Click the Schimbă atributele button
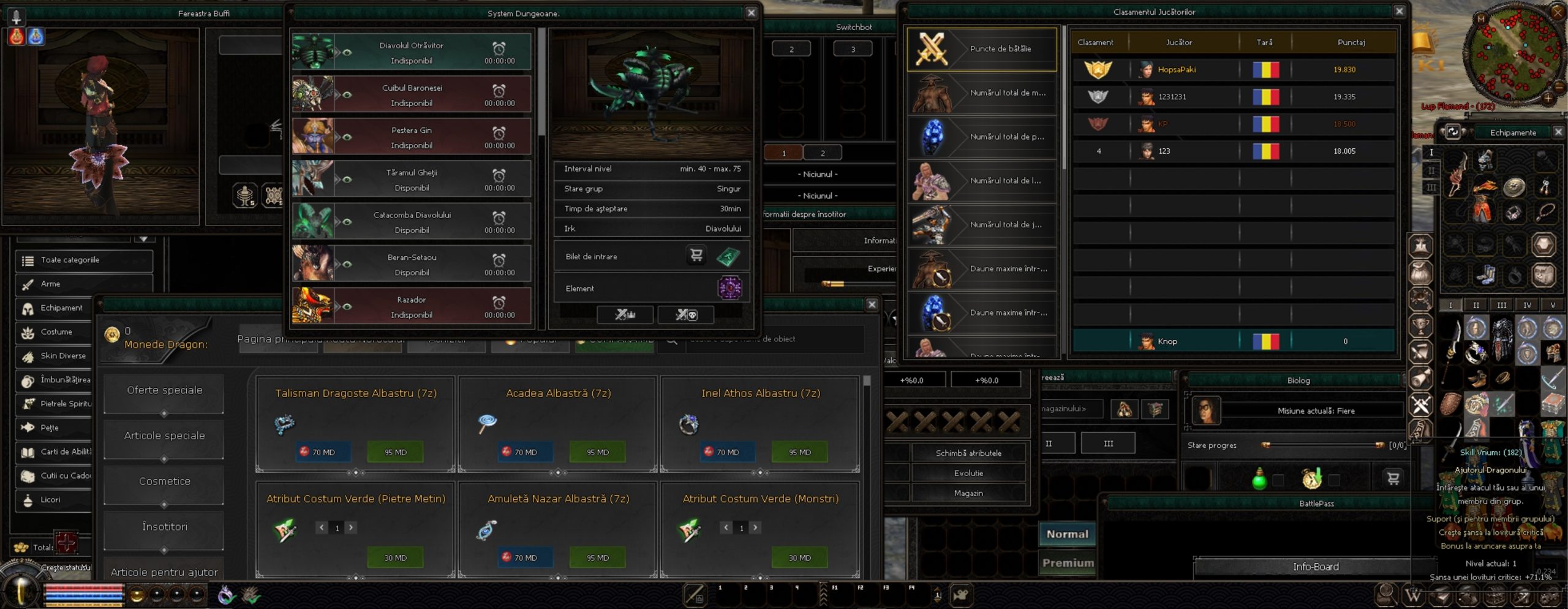Screen dimensions: 1568x609 point(968,453)
